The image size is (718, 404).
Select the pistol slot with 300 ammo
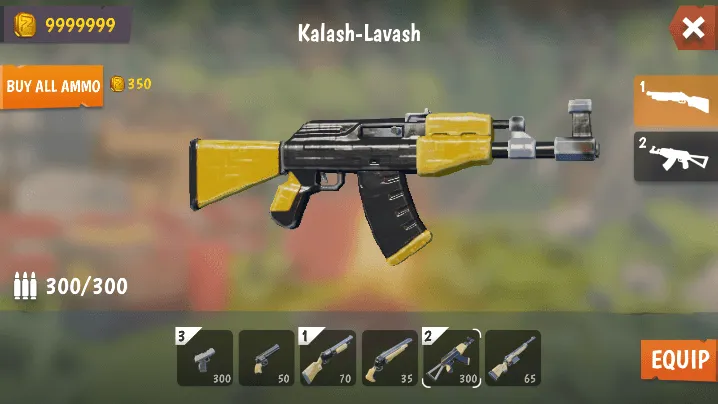[x=205, y=358]
